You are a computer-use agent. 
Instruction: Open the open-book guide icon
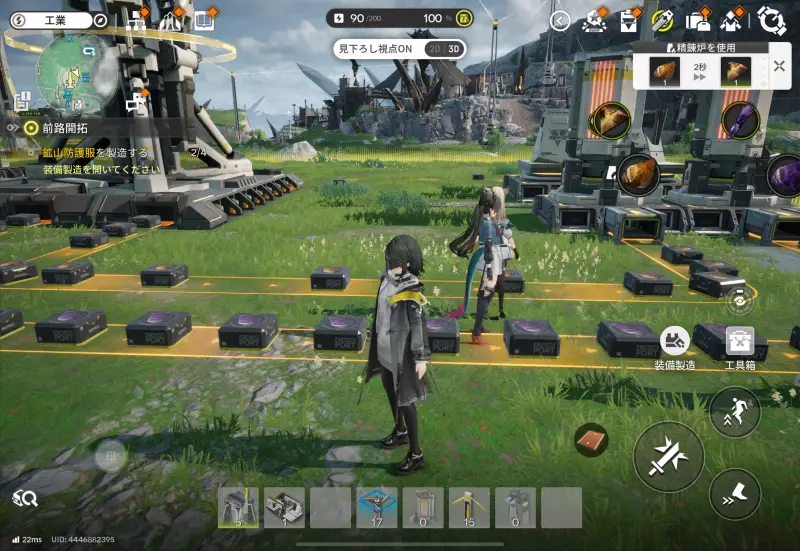[204, 20]
